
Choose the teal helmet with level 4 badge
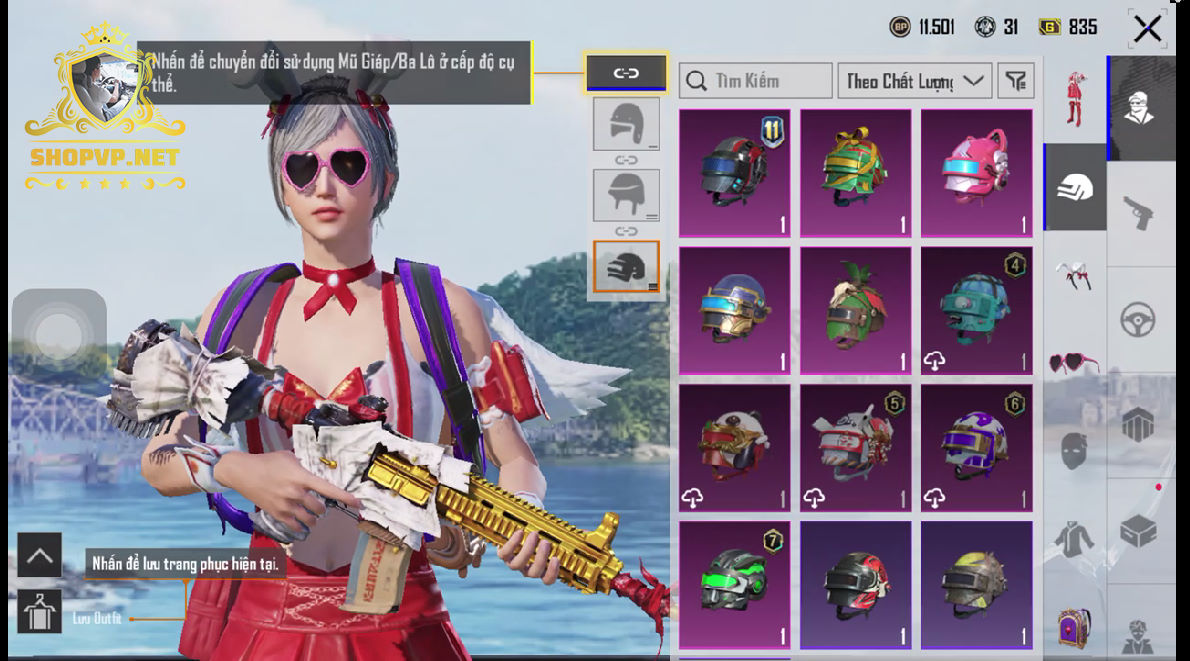point(976,311)
